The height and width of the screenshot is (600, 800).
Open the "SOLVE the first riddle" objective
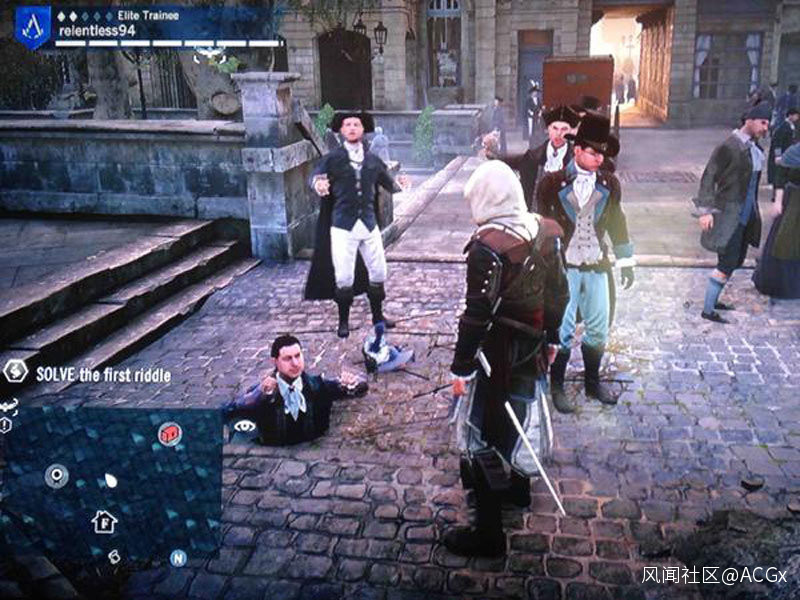coord(103,375)
